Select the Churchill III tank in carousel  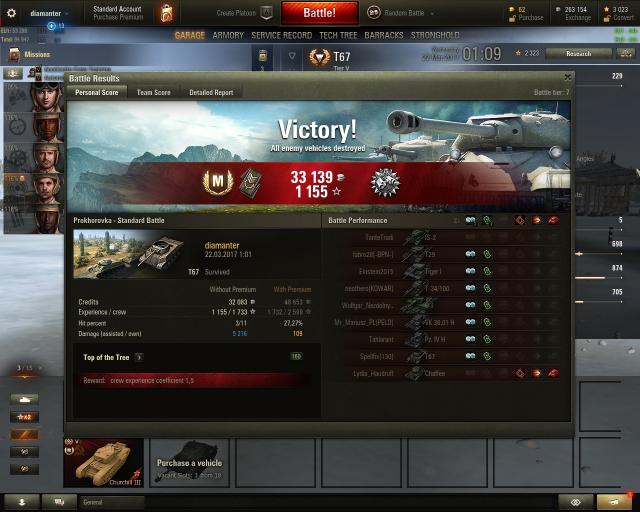coord(103,463)
